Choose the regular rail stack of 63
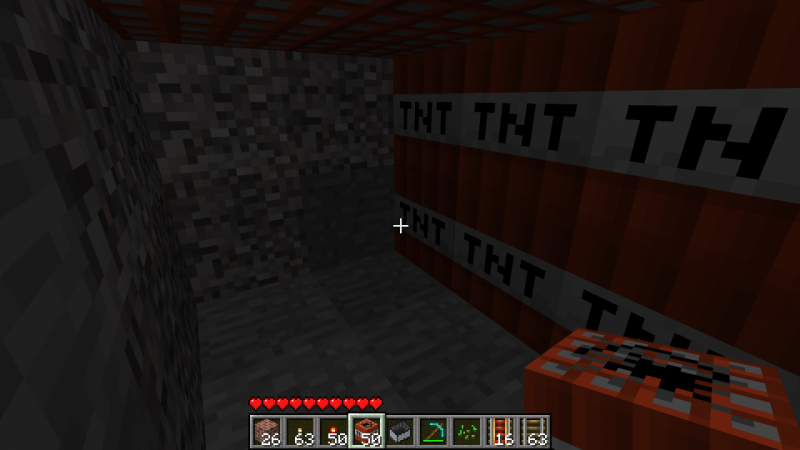This screenshot has width=800, height=450. pyautogui.click(x=533, y=432)
